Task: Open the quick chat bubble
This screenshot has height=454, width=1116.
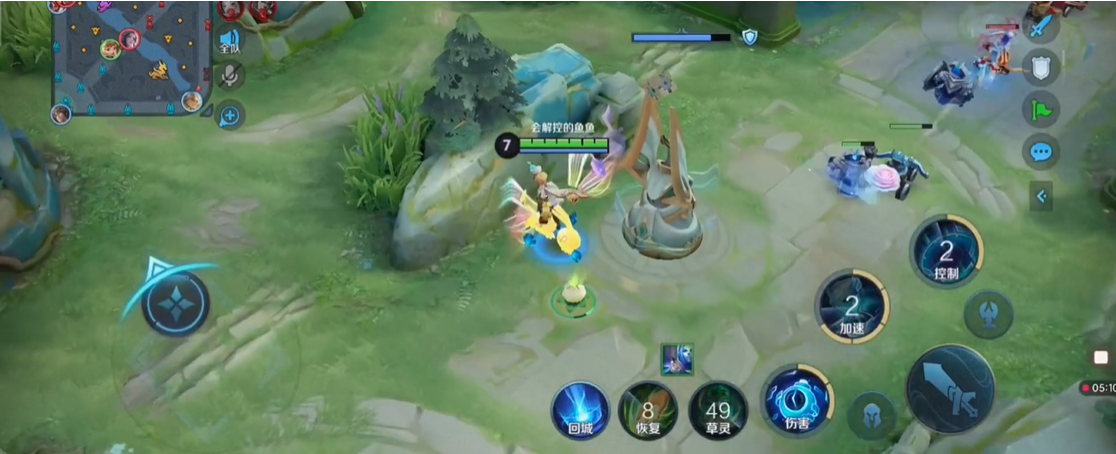Action: [x=1041, y=152]
